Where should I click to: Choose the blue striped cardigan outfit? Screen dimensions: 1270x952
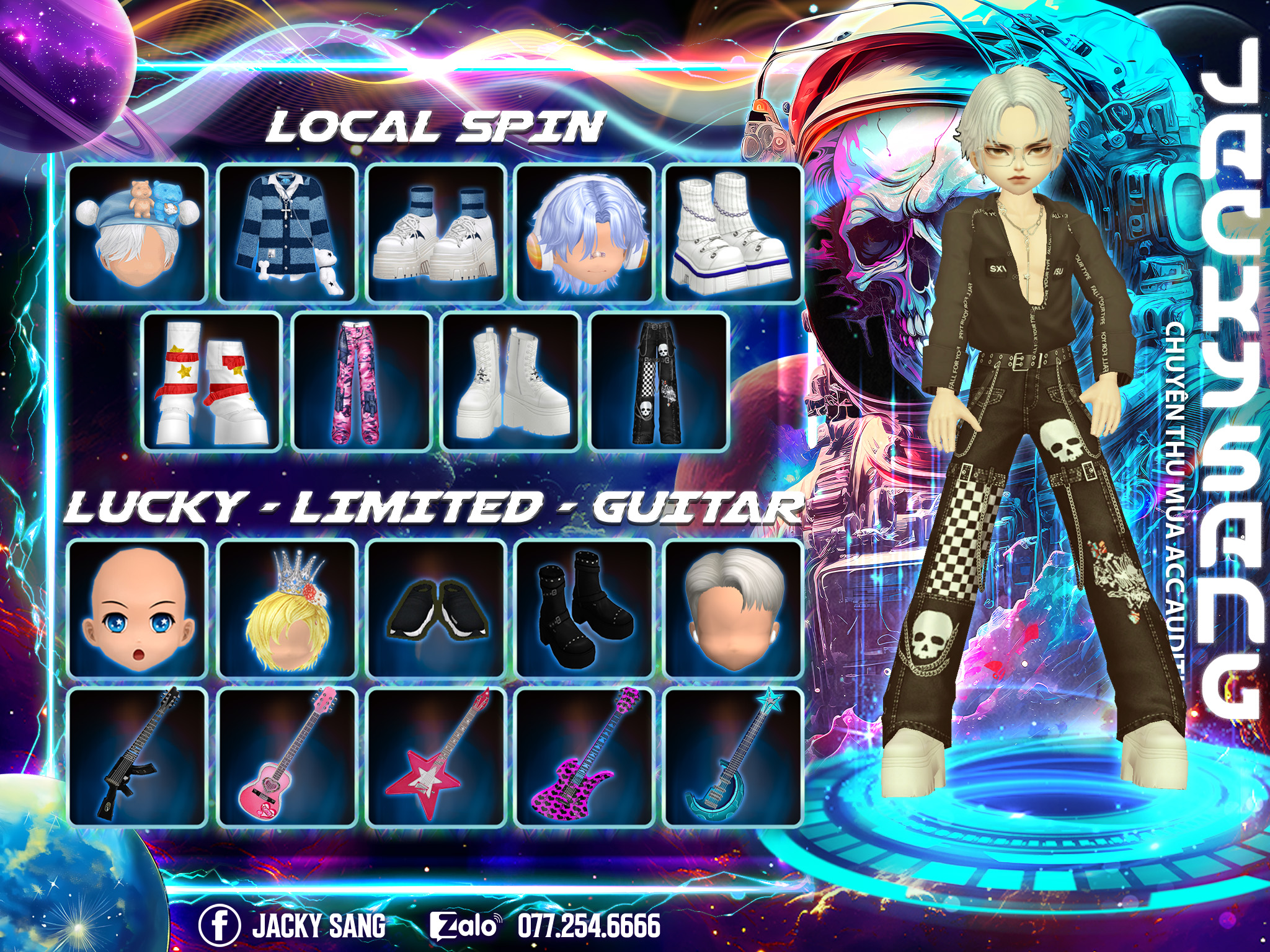click(287, 234)
